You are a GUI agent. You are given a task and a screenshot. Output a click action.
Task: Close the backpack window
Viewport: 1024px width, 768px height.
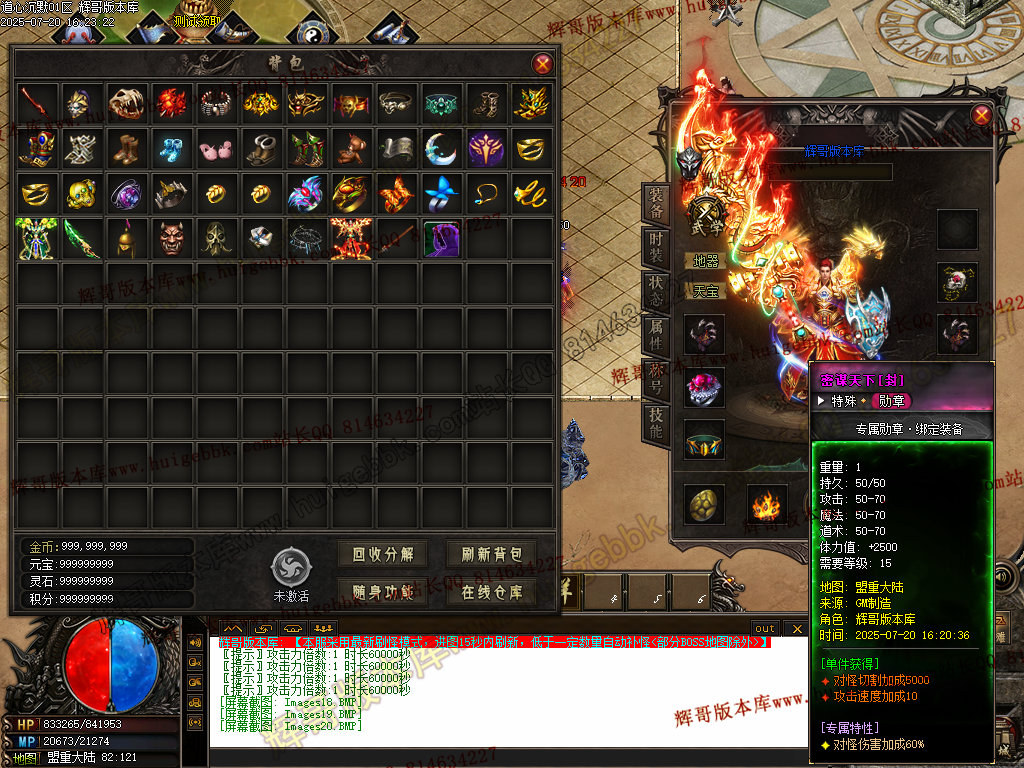point(543,65)
